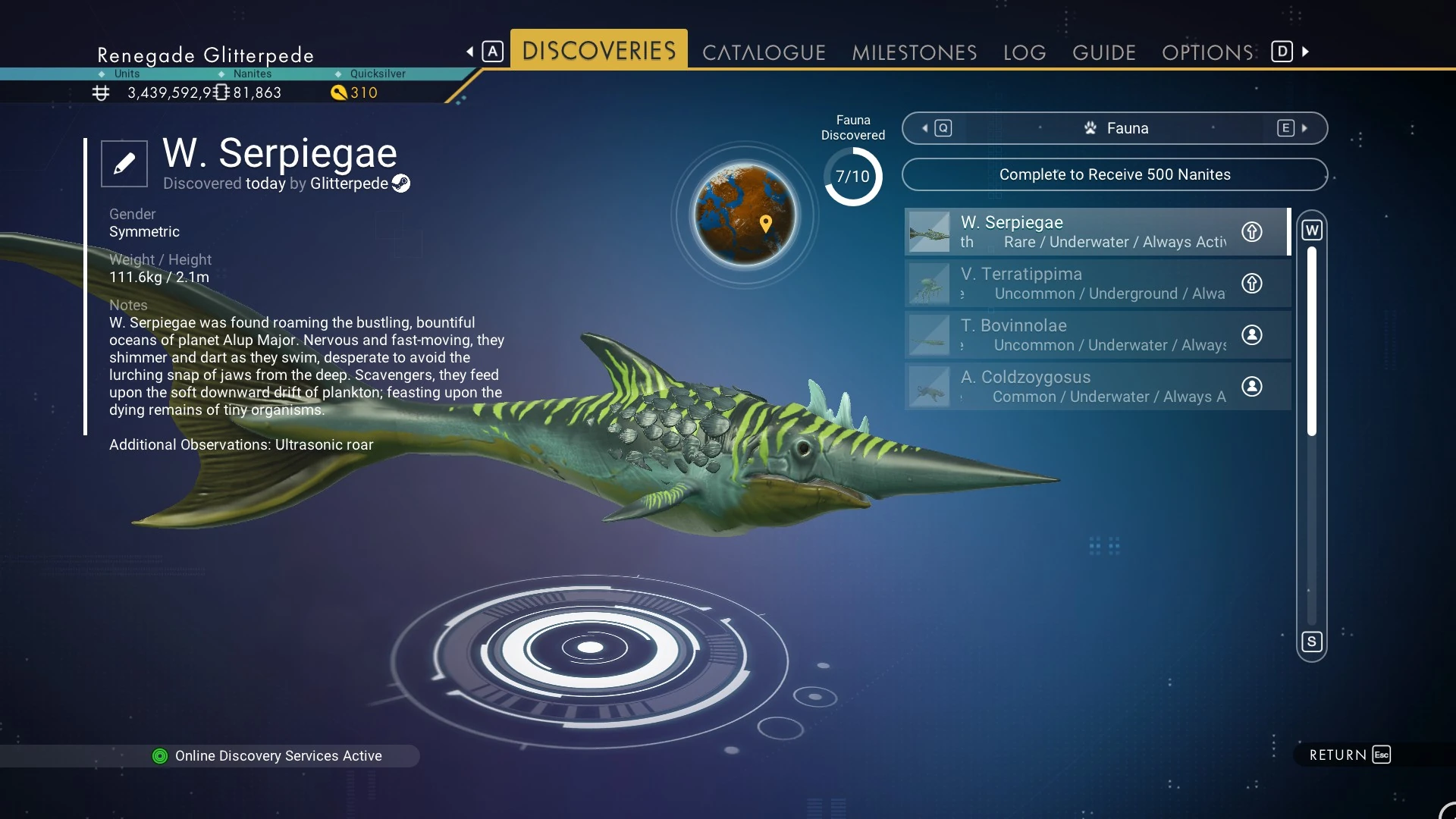Upload the V. Terratippima discovery
This screenshot has width=1456, height=819.
click(x=1252, y=283)
